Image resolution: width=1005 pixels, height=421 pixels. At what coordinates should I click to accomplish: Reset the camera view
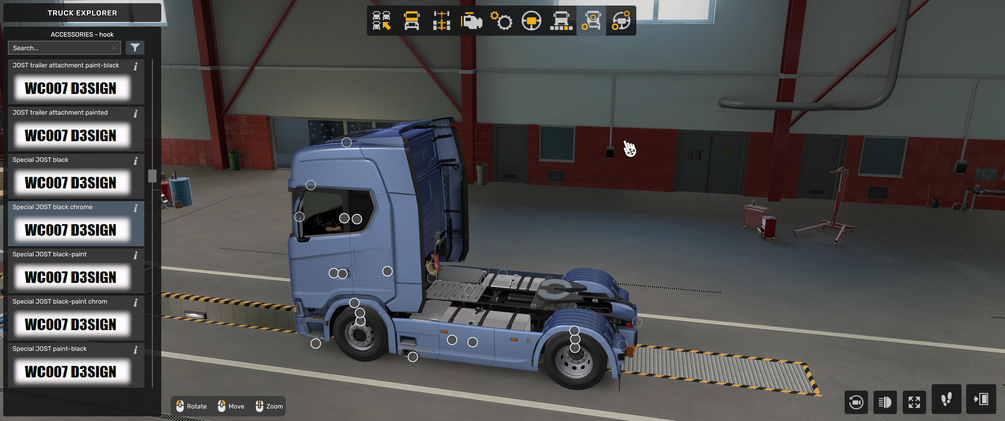[856, 401]
